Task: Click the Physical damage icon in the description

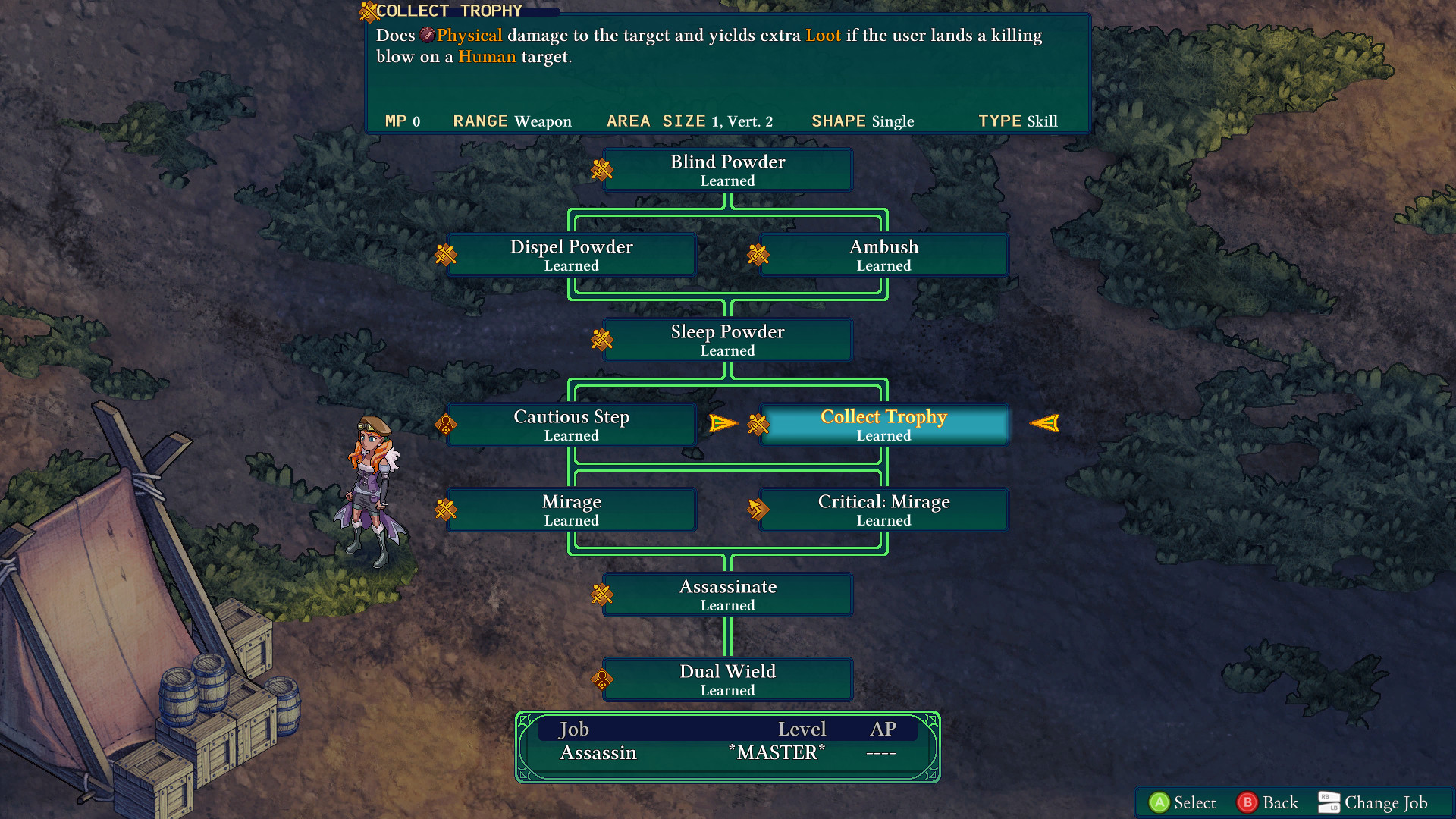Action: (x=426, y=35)
